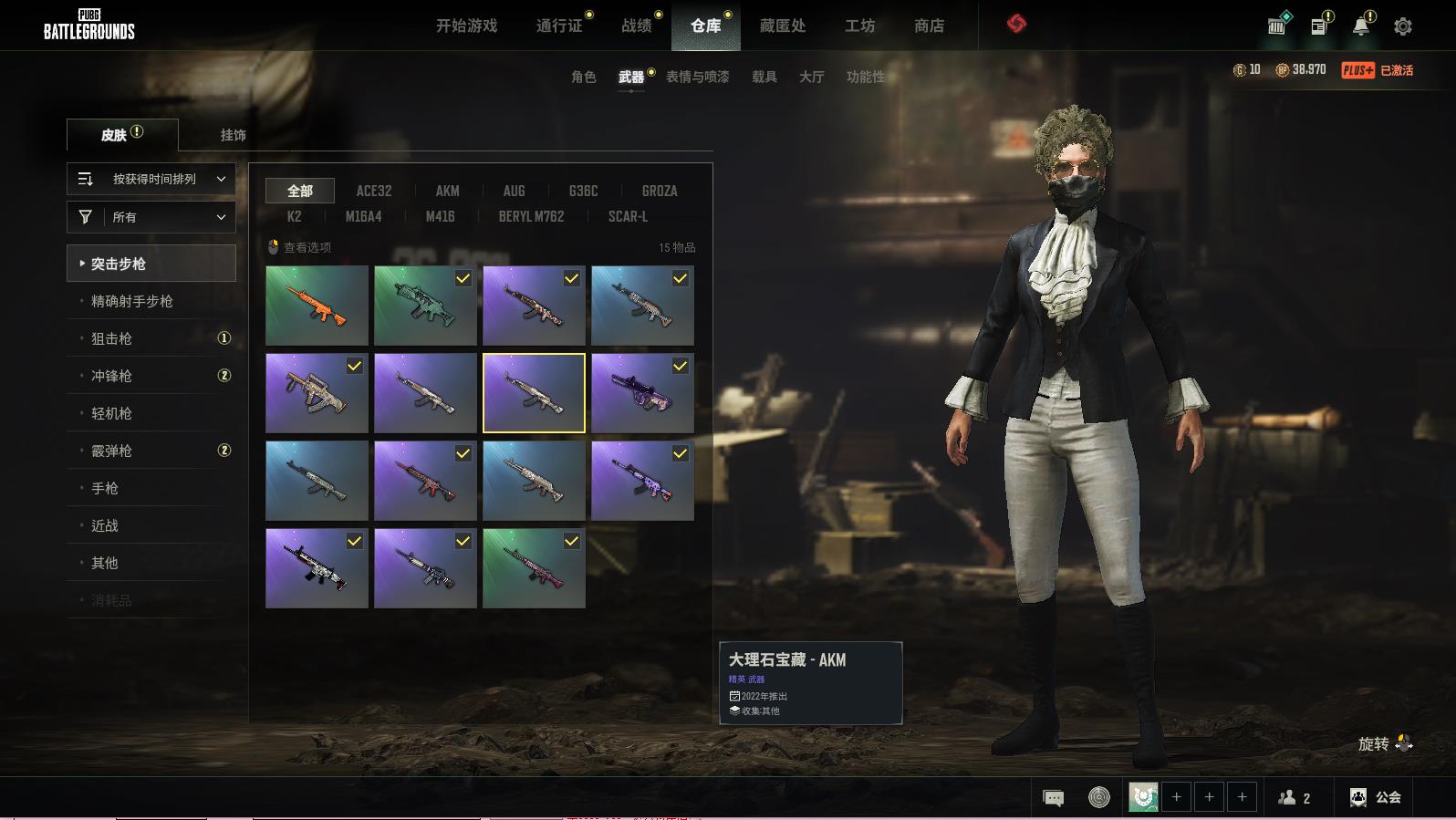Show the 手枪 pistol category

pyautogui.click(x=105, y=488)
